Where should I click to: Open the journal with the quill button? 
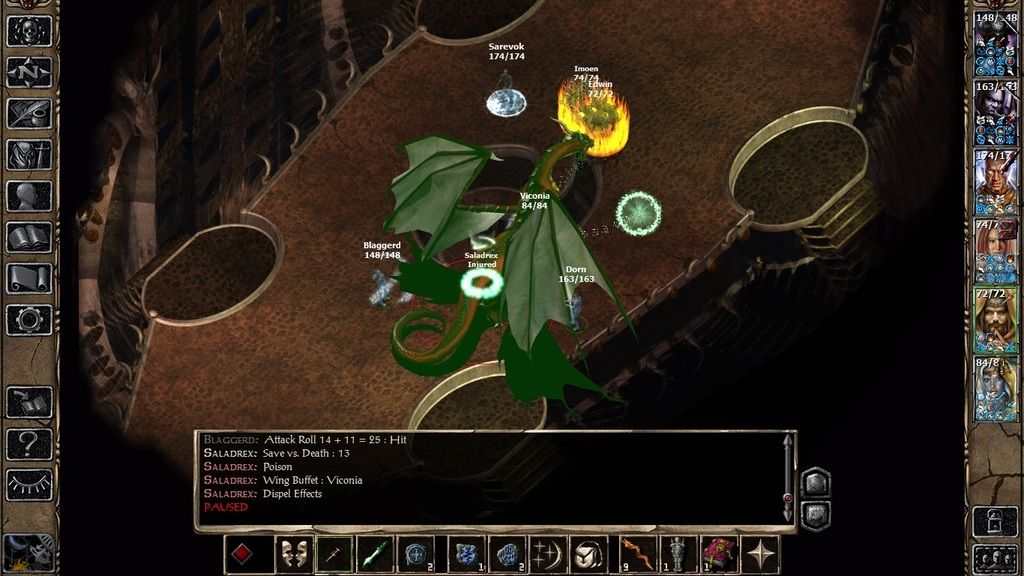pos(29,113)
